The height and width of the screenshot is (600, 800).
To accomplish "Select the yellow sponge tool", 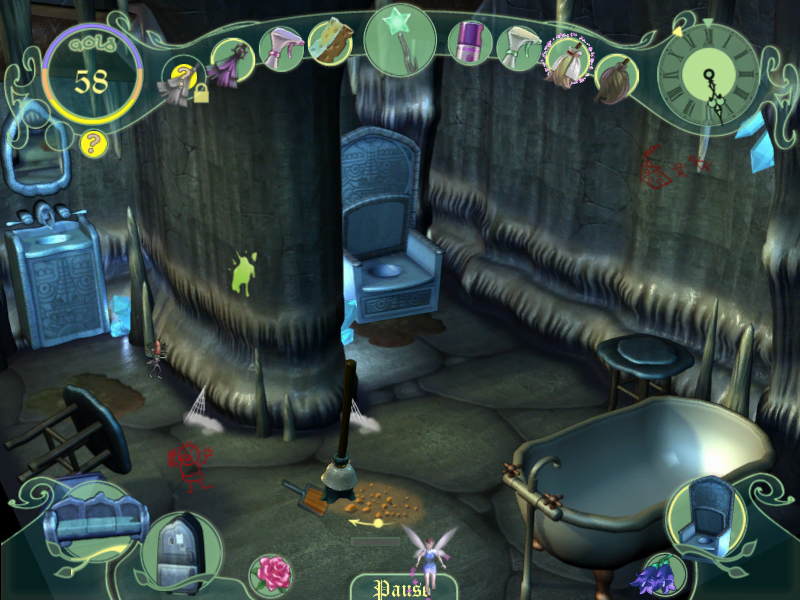I will [329, 41].
